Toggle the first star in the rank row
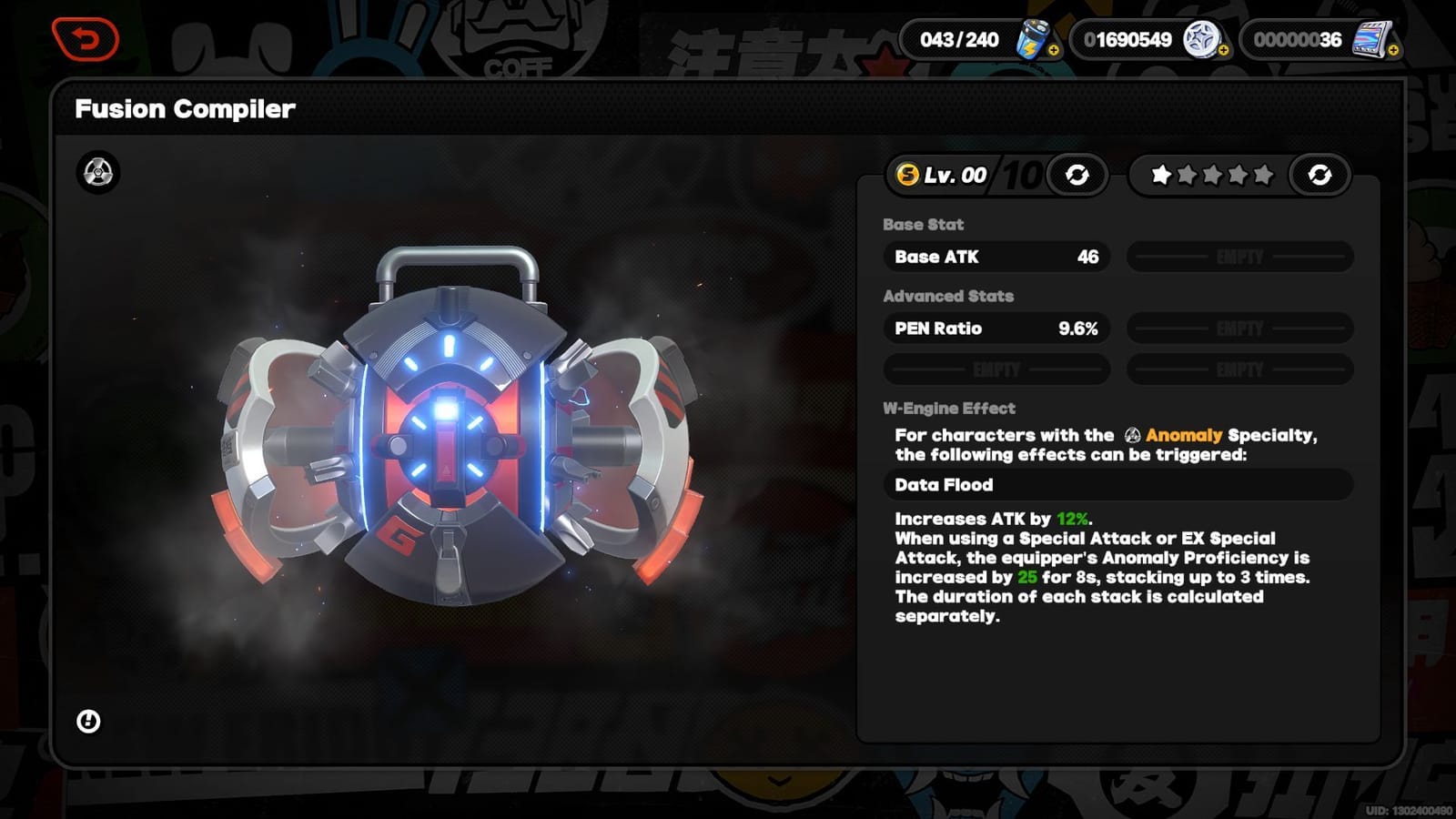The width and height of the screenshot is (1456, 819). coord(1161,173)
